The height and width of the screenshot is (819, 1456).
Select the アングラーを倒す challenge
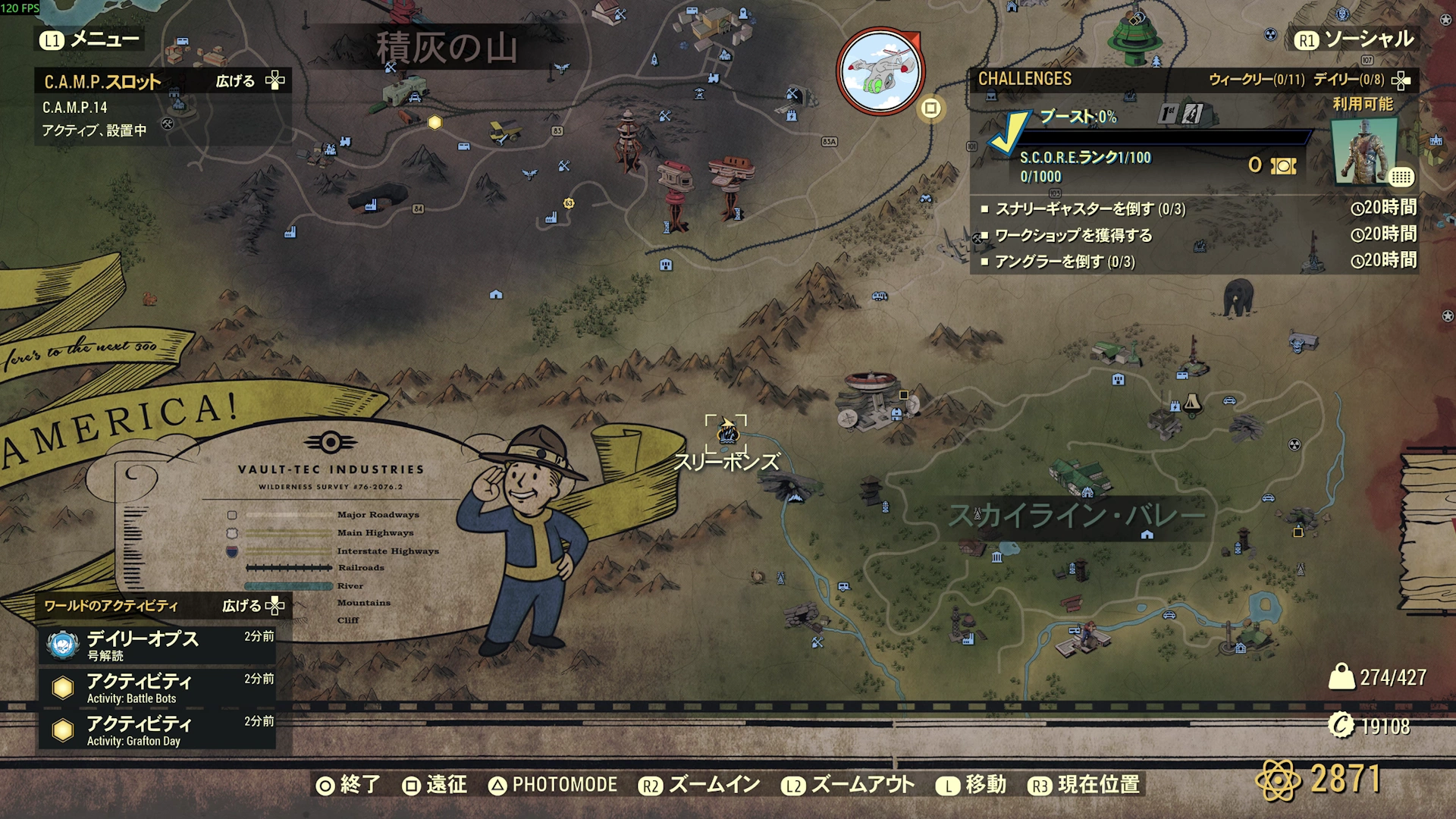pos(1064,262)
